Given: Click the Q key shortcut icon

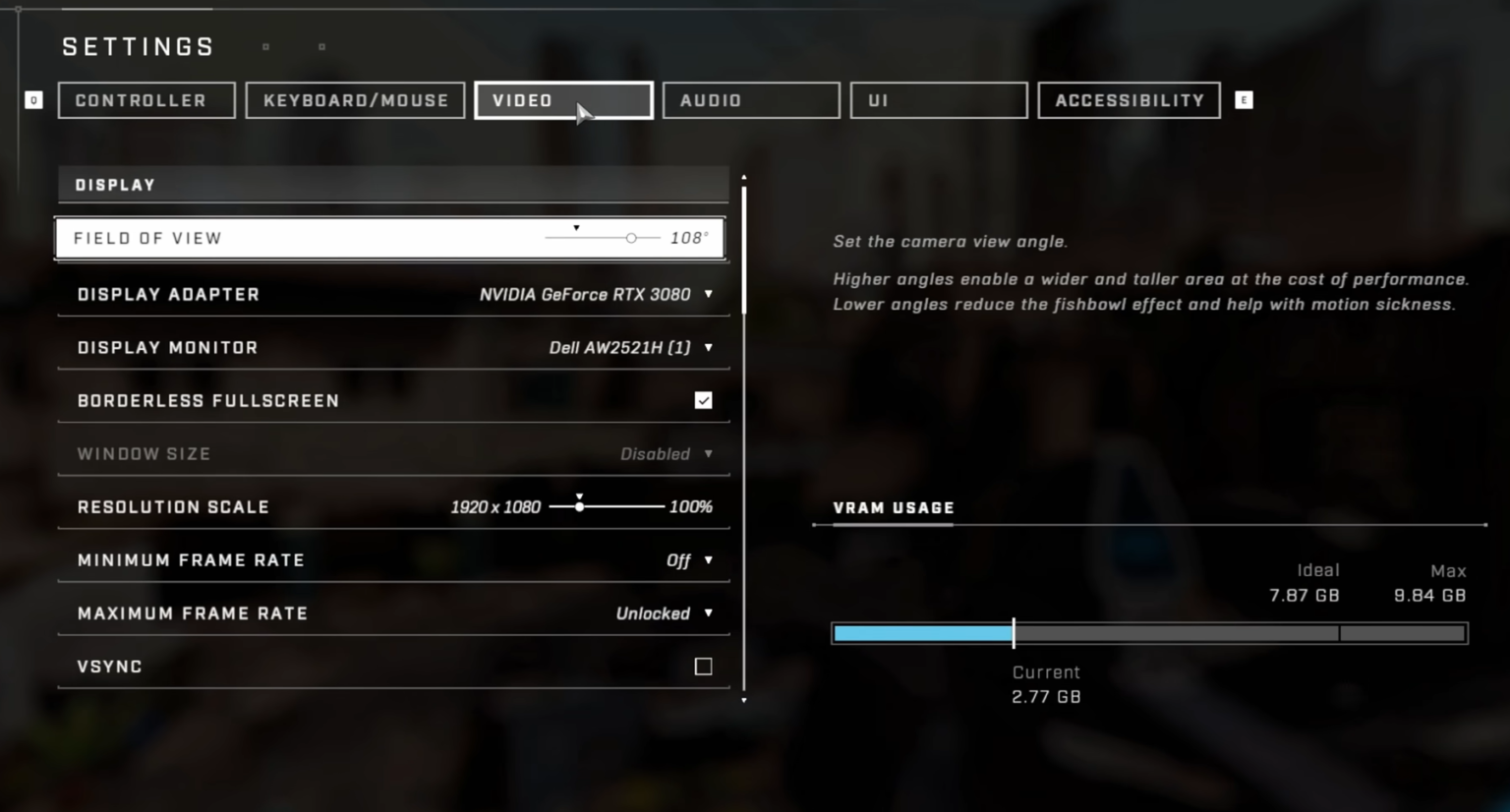Looking at the screenshot, I should point(33,99).
